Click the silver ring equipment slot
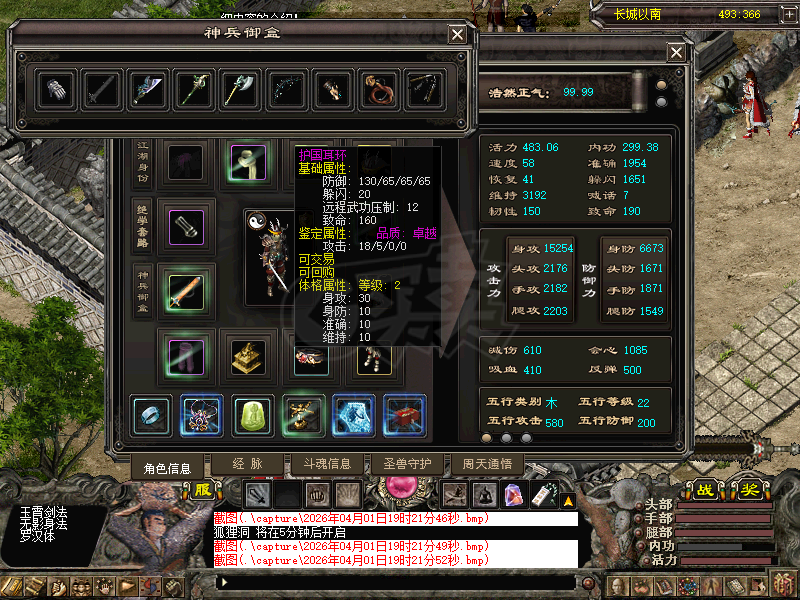This screenshot has width=800, height=600. 151,414
